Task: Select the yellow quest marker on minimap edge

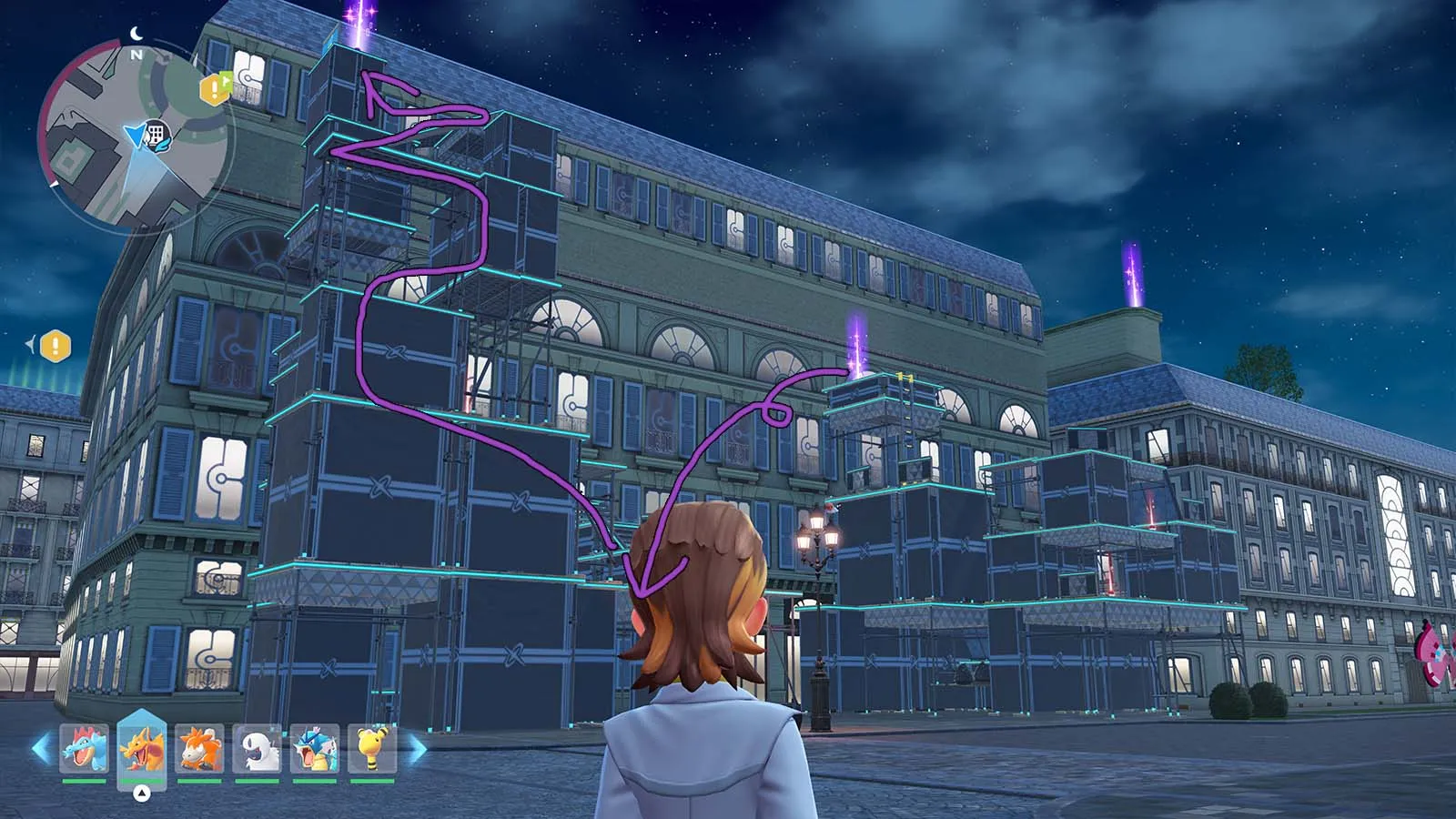Action: click(215, 88)
